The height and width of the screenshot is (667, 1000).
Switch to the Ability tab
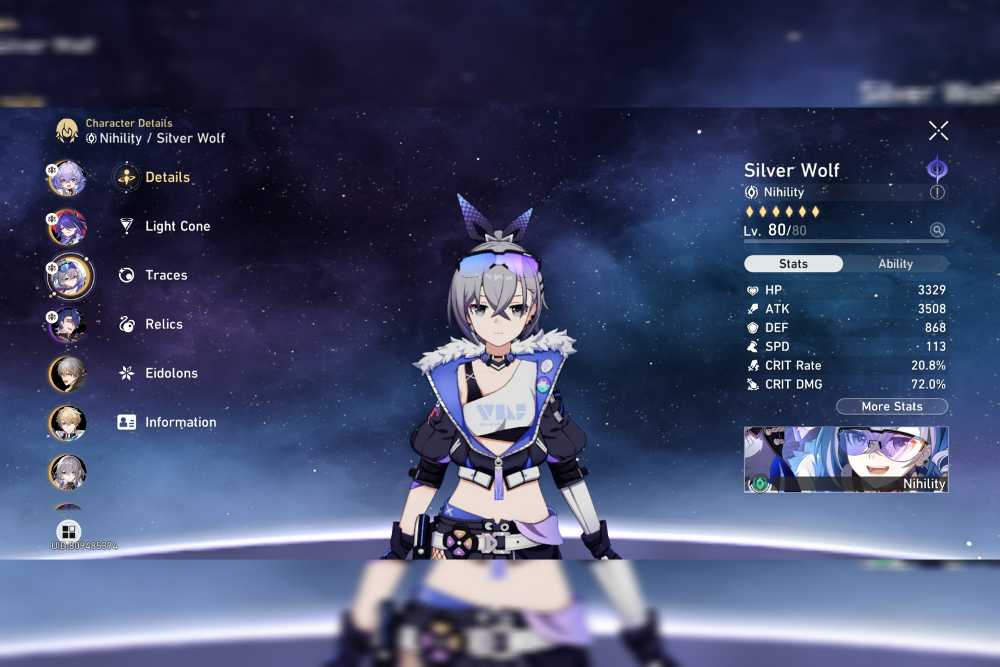[895, 264]
